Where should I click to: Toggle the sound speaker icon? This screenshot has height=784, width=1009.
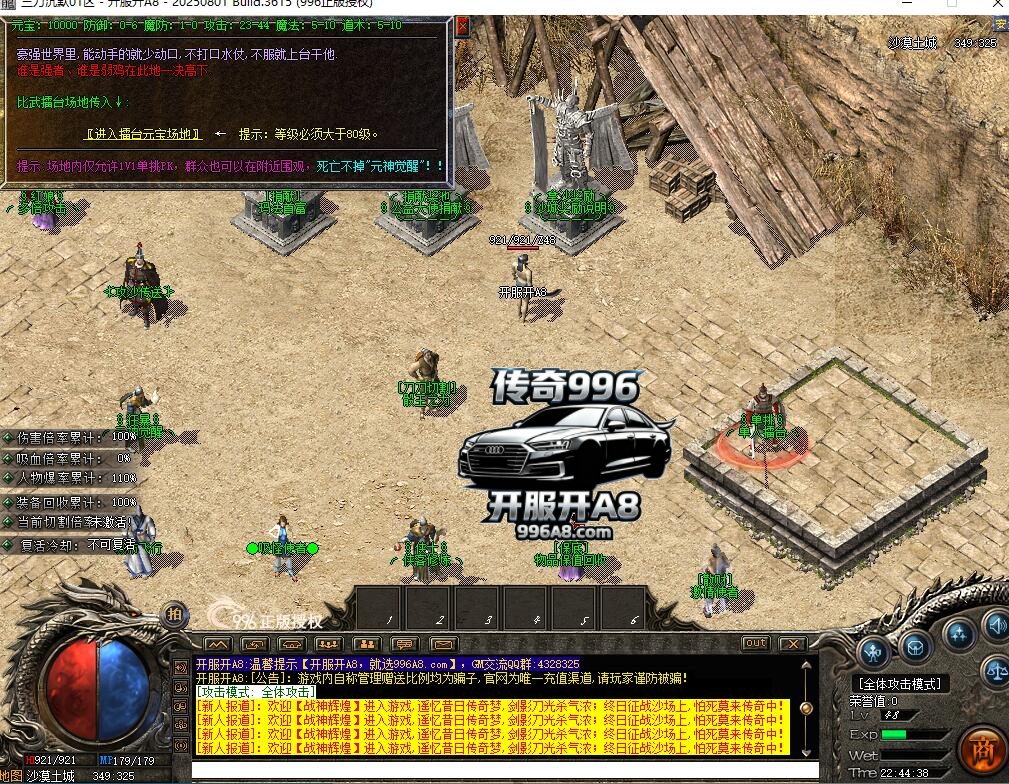[x=996, y=627]
